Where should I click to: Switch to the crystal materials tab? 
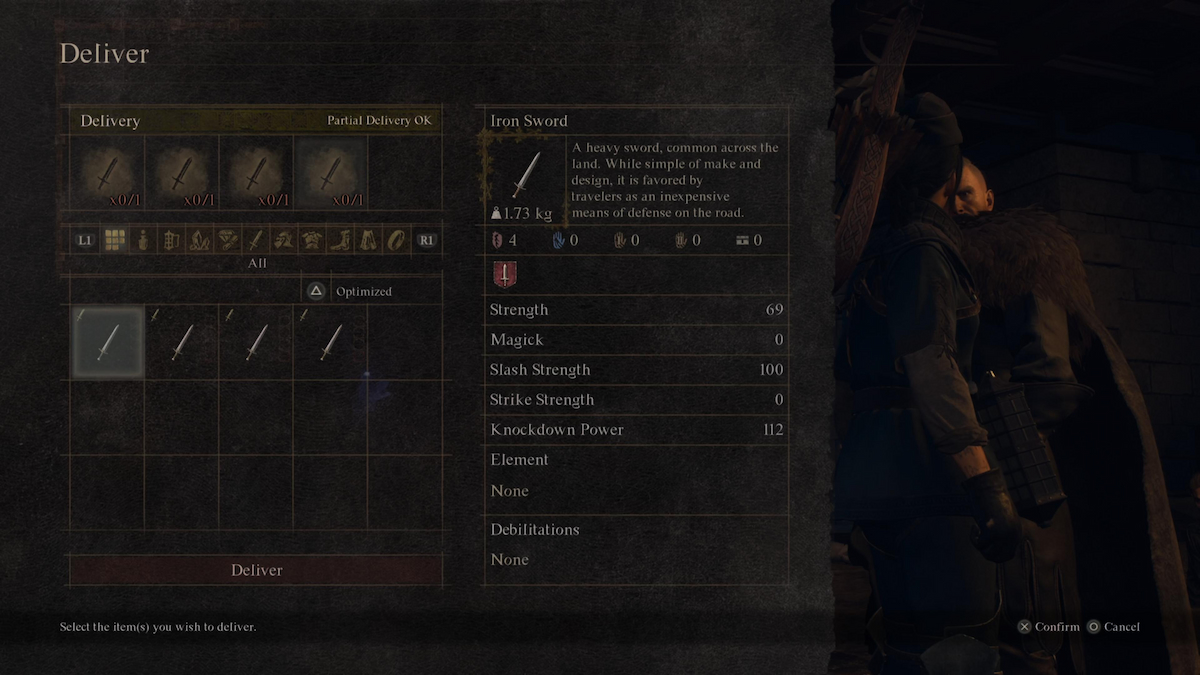pyautogui.click(x=199, y=240)
